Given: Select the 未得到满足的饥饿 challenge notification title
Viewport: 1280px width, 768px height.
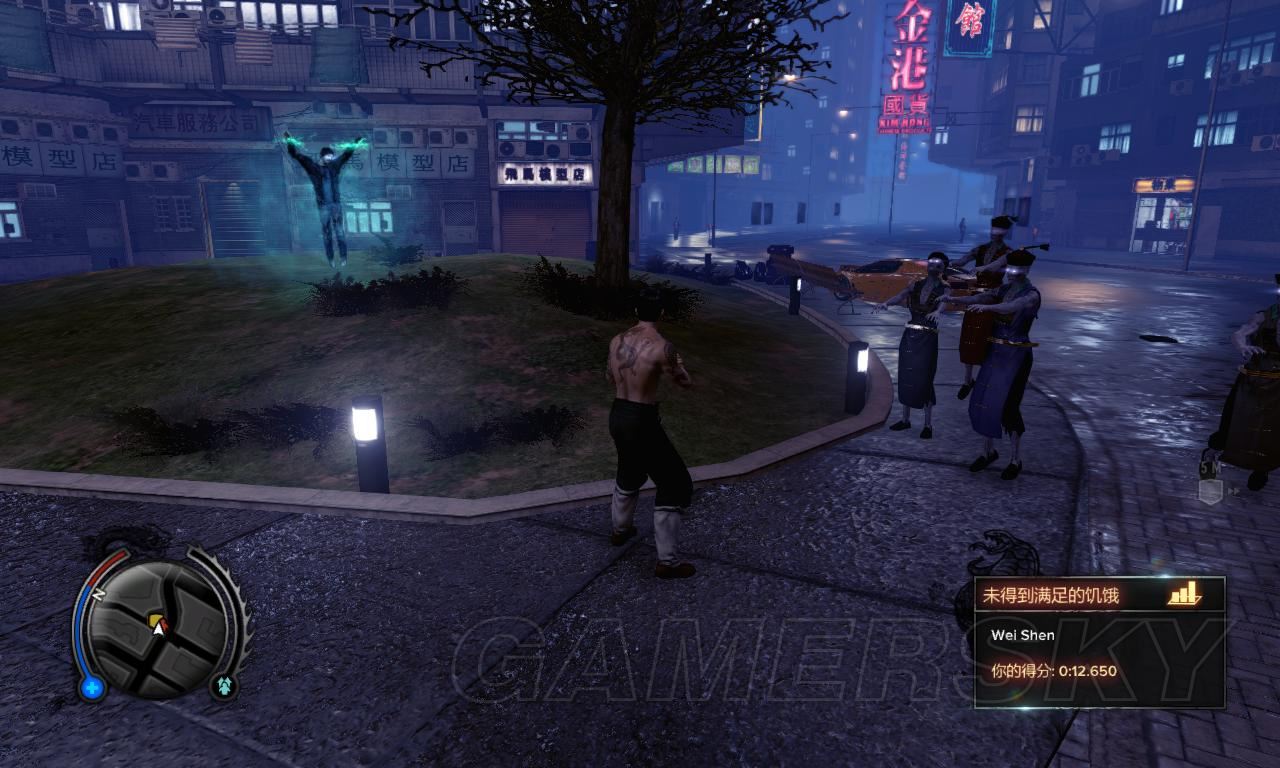Looking at the screenshot, I should tap(1050, 595).
